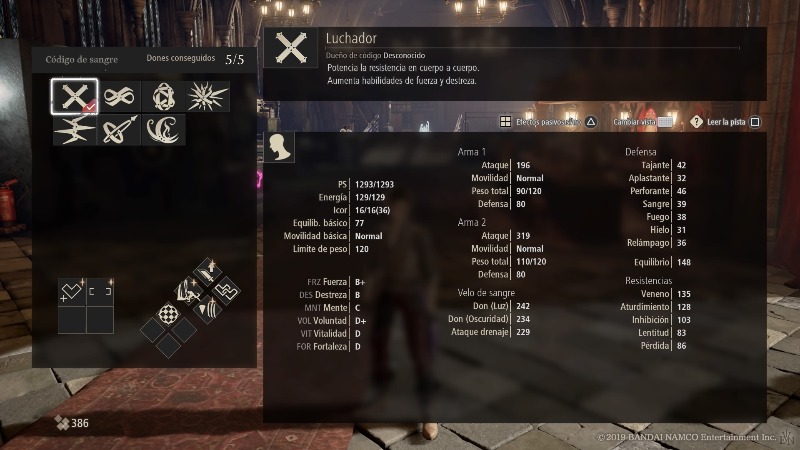Pick the zigzag pattern active gift
Screen dimensions: 800x450
224,291
